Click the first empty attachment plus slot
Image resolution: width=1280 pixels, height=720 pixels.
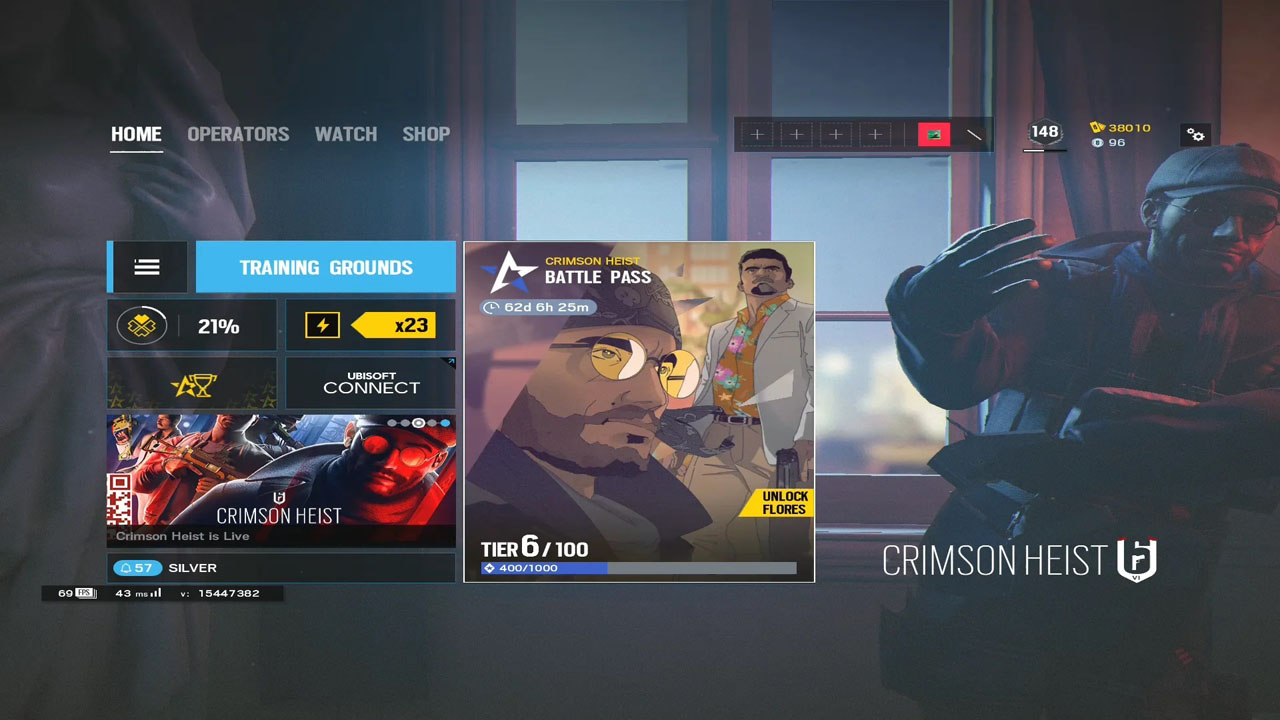coord(757,133)
